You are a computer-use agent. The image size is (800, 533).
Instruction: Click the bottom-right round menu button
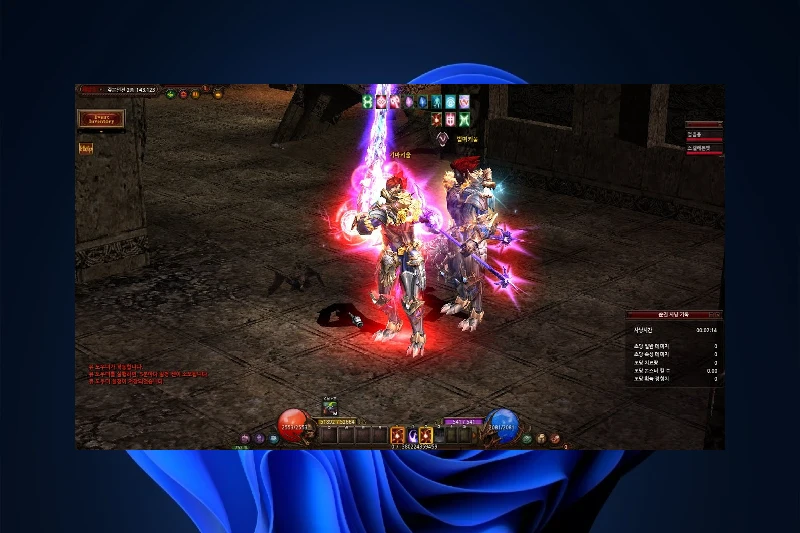pos(553,438)
